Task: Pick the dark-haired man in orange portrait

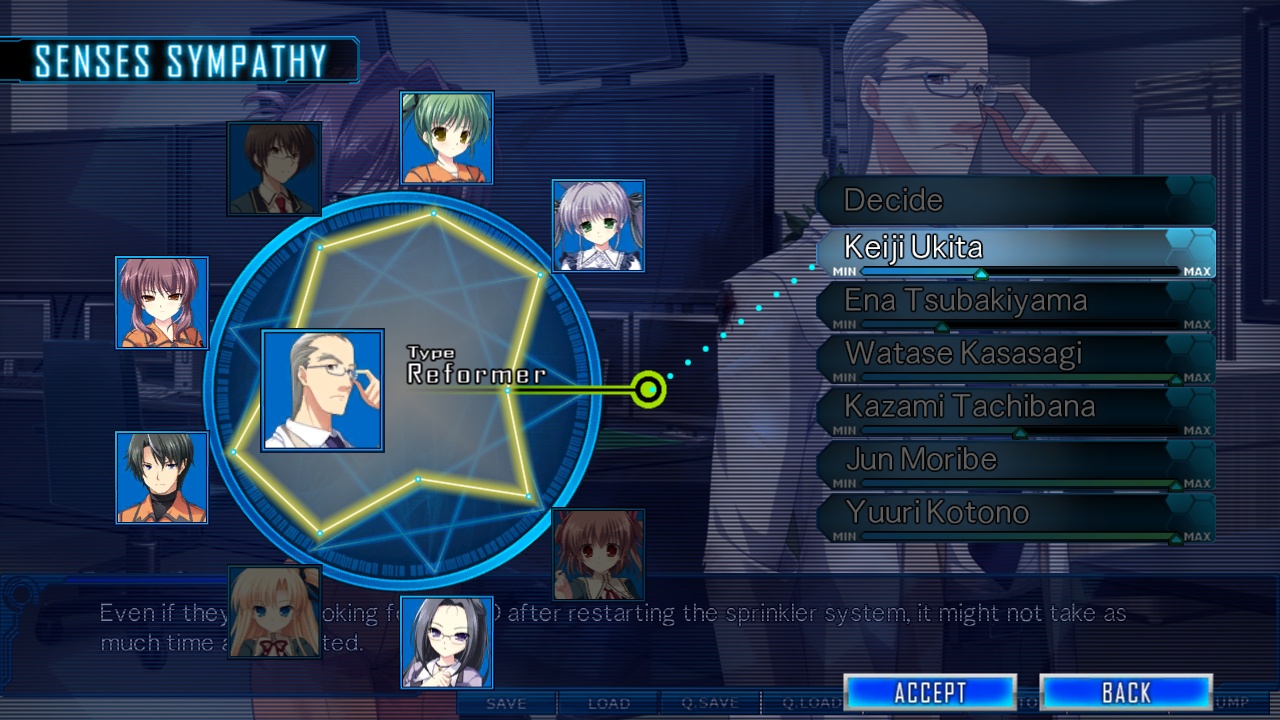Action: (x=162, y=478)
